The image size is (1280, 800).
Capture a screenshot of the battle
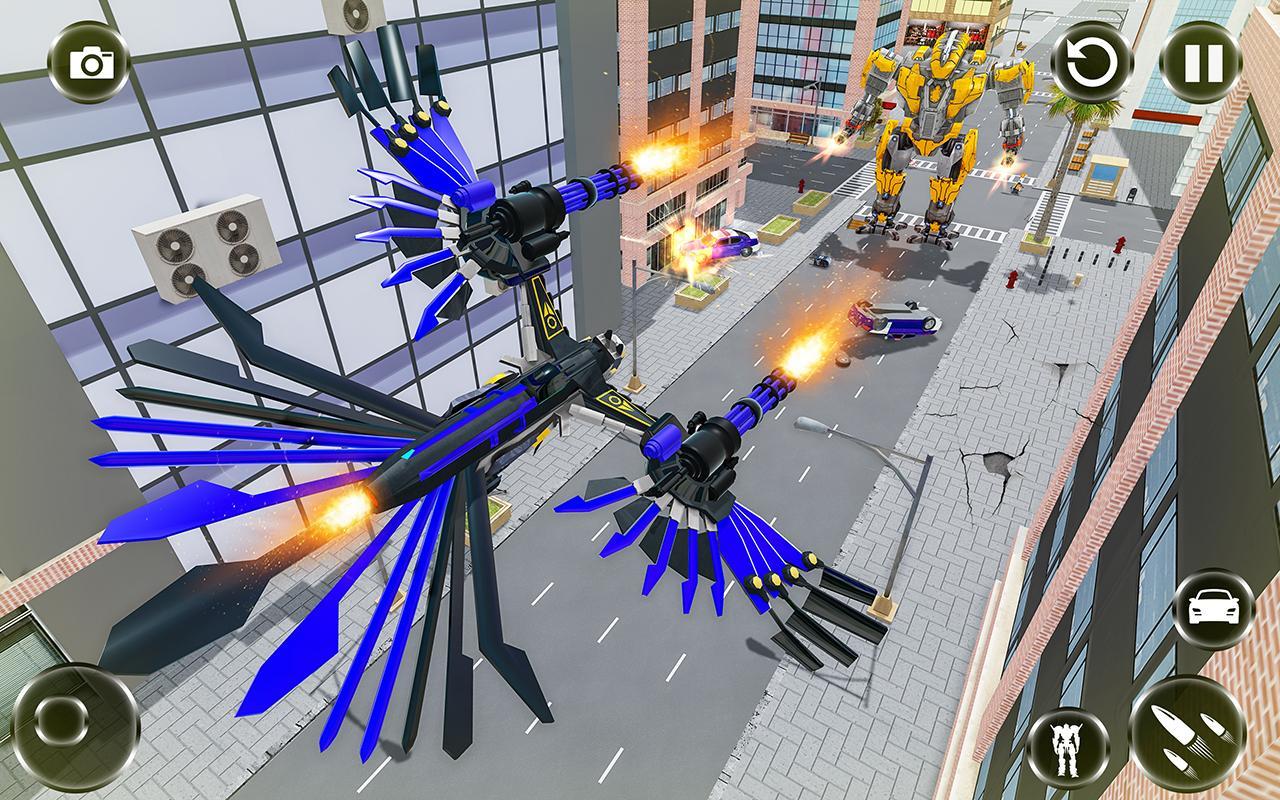tap(88, 62)
